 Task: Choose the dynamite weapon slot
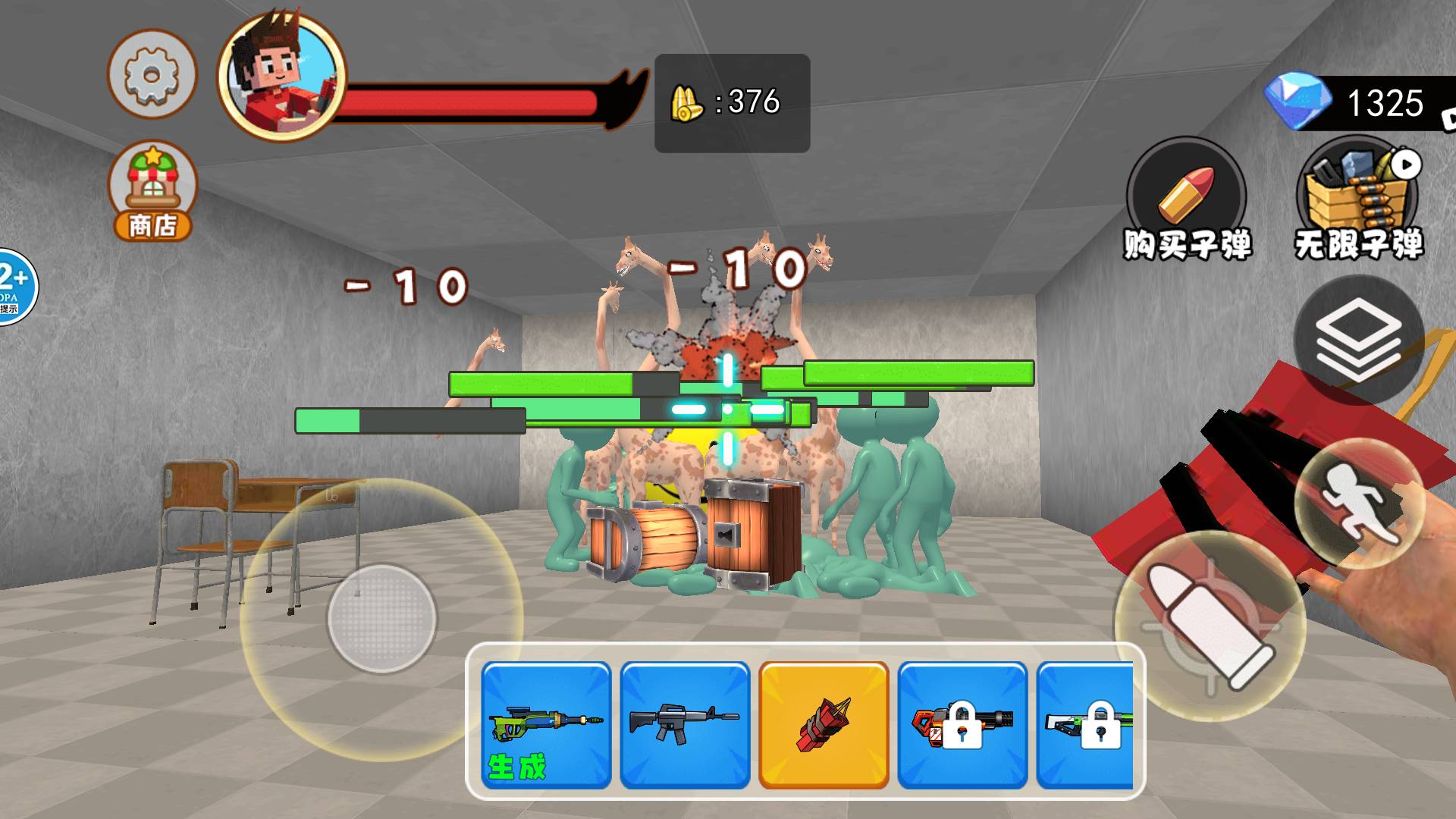824,725
